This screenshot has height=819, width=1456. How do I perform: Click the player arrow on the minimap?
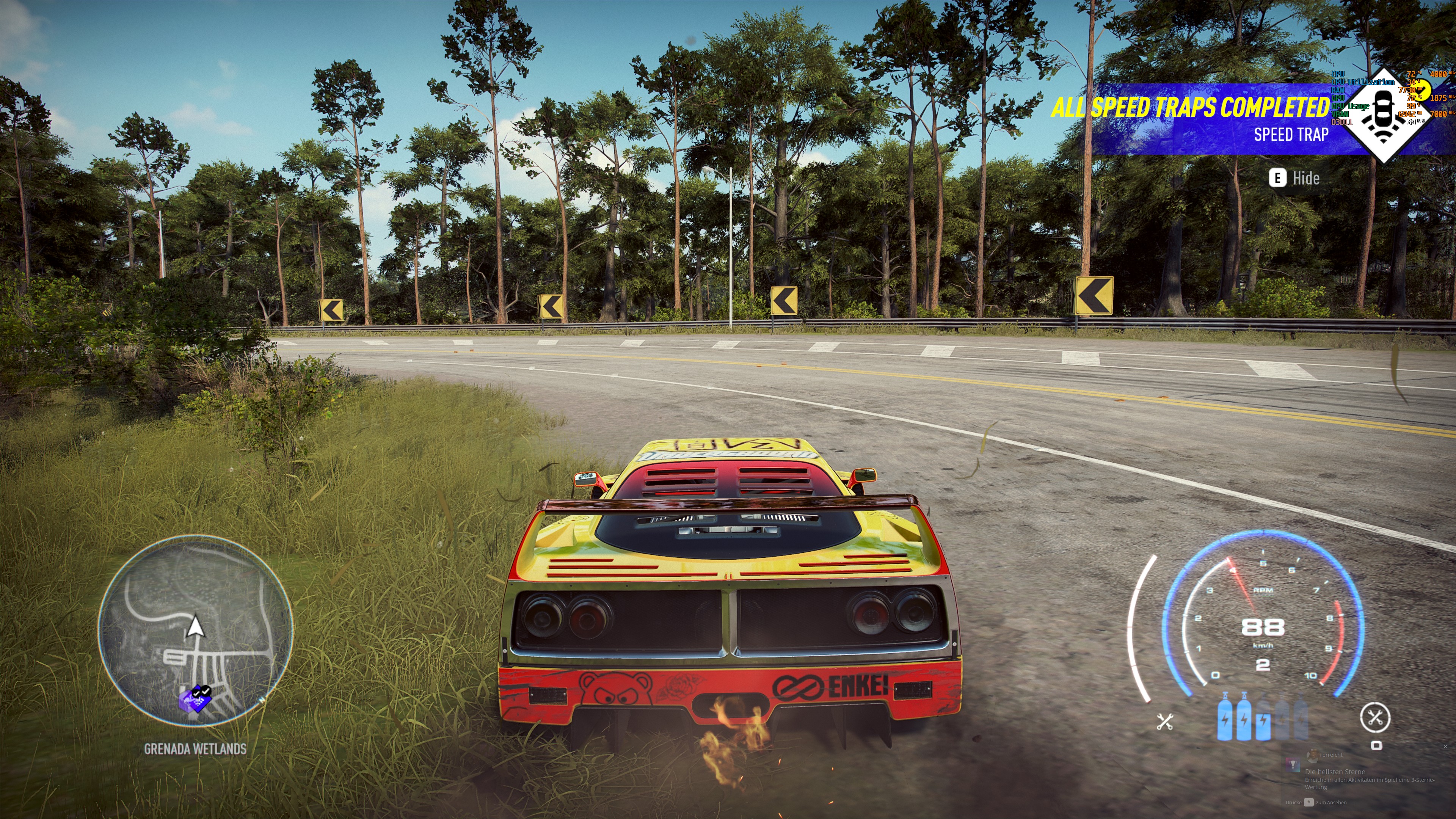click(196, 626)
